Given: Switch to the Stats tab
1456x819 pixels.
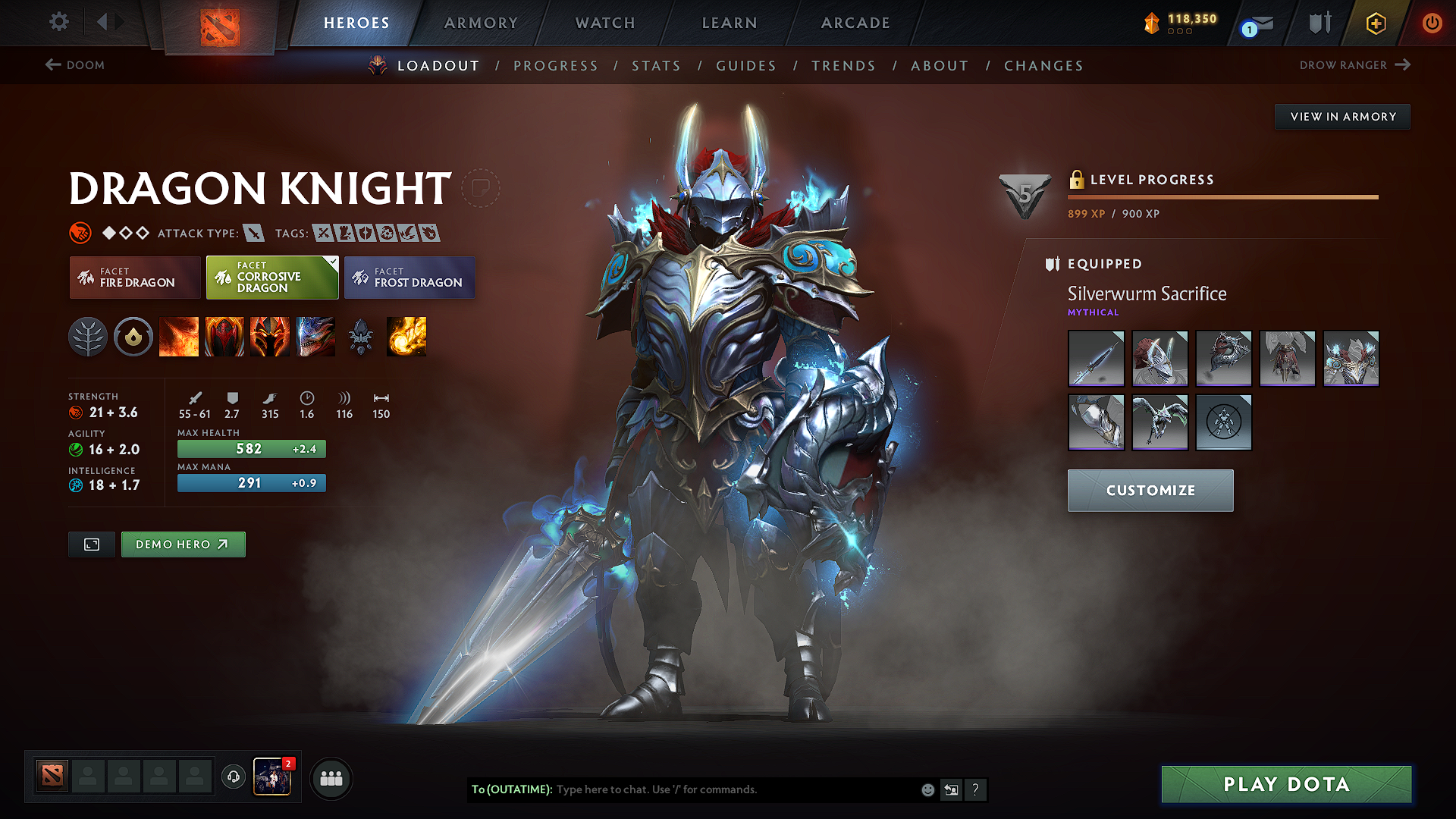Looking at the screenshot, I should tap(656, 66).
